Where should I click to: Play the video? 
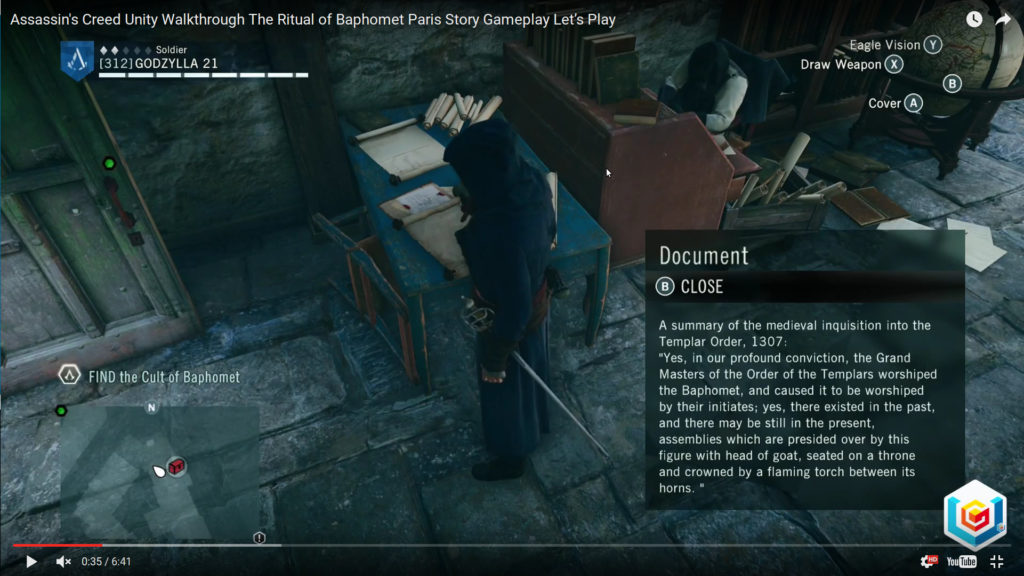click(x=31, y=562)
